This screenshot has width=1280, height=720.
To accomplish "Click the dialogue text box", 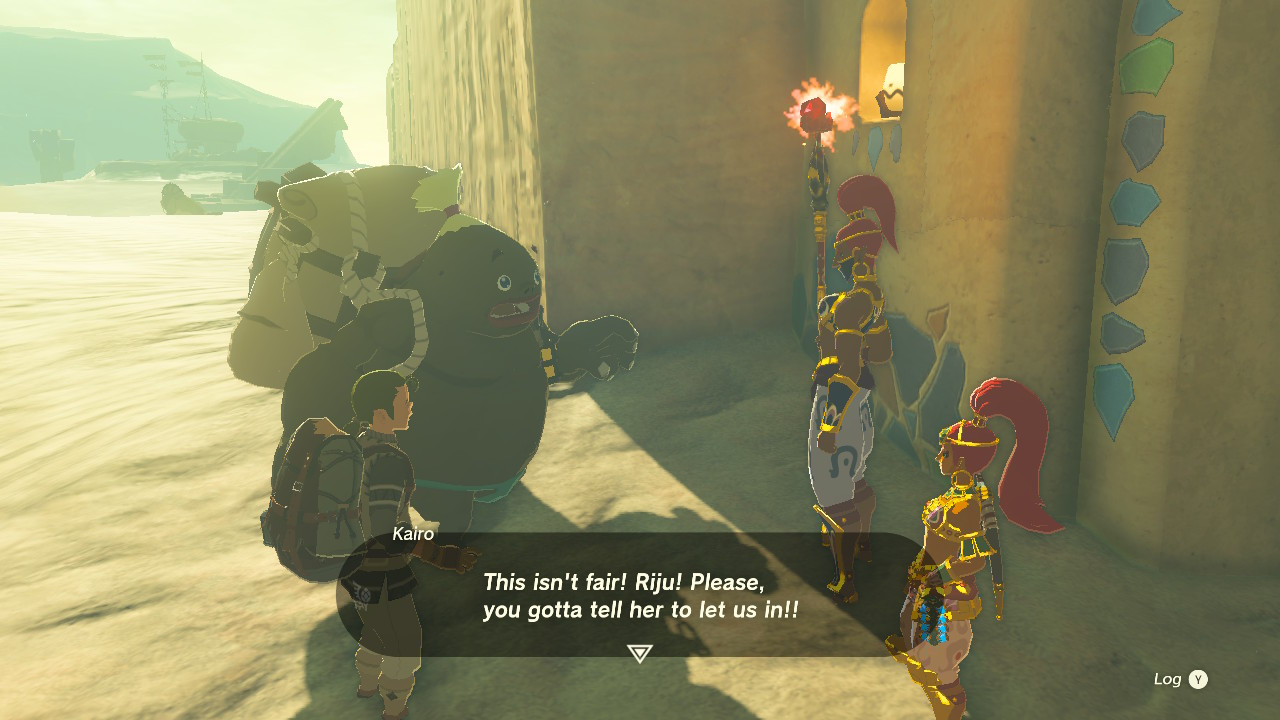I will pyautogui.click(x=638, y=595).
